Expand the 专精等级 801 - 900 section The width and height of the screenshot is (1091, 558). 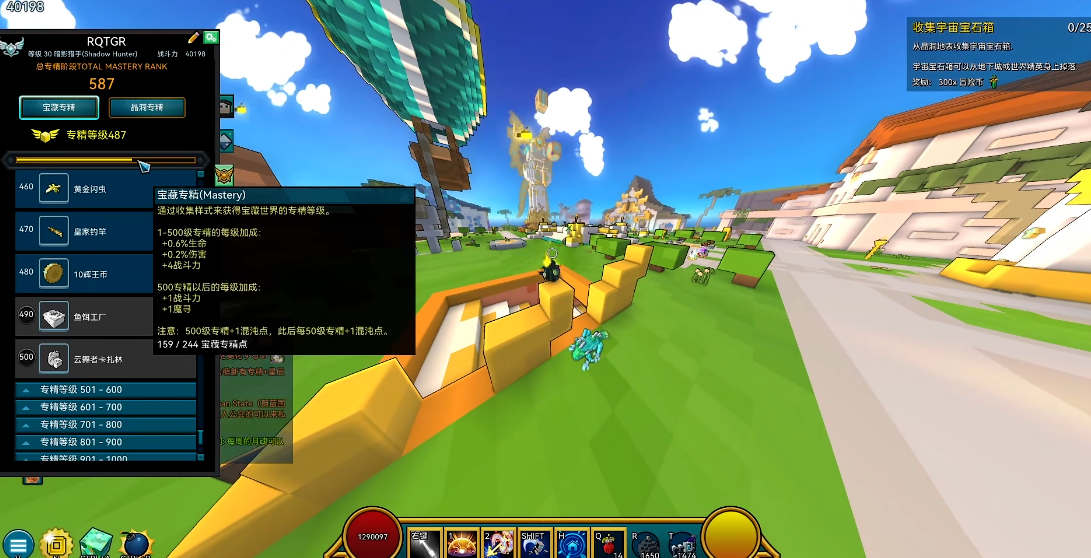(x=106, y=442)
